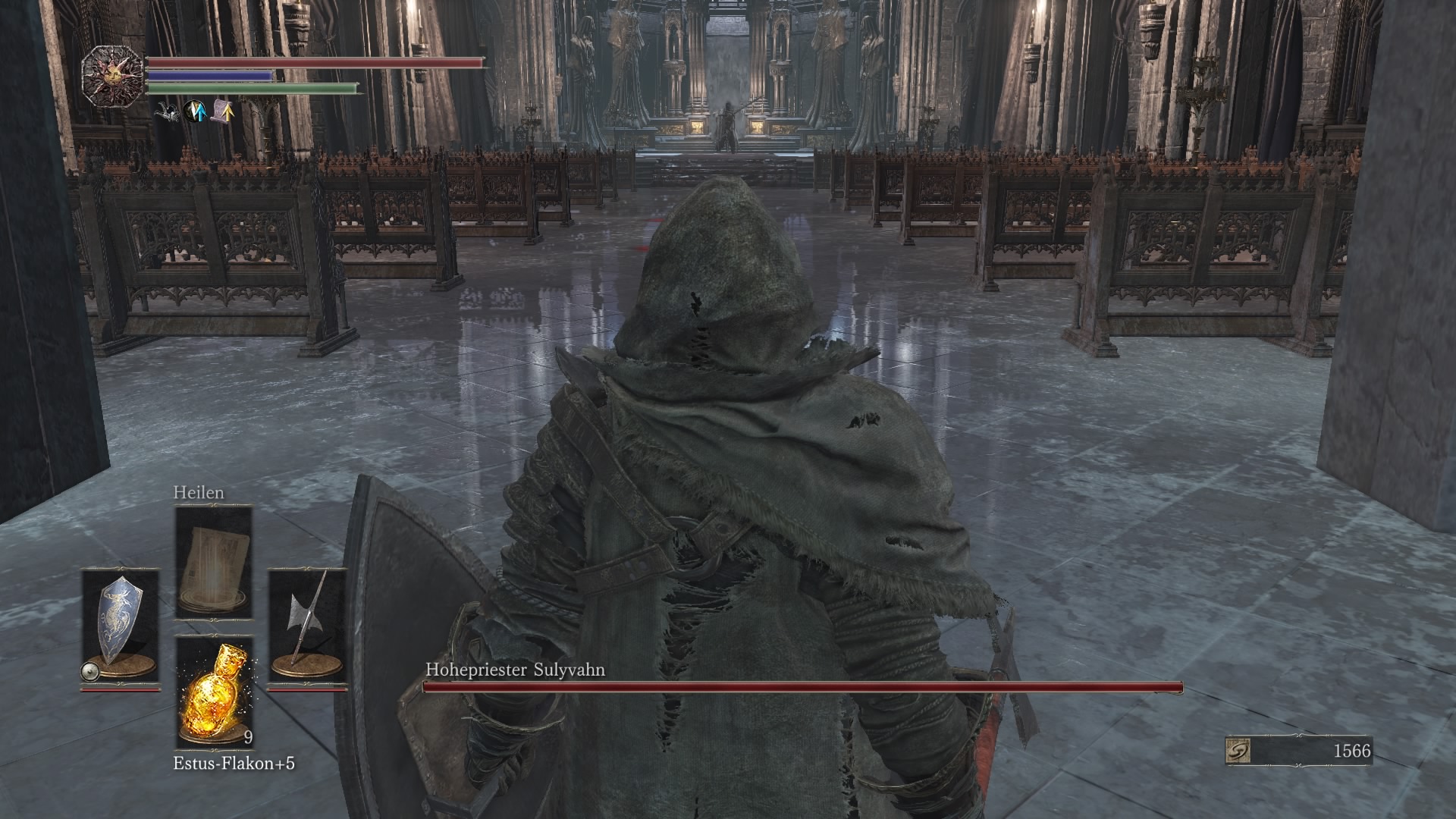The image size is (1456, 819).
Task: Click the blue attack-boost buff icon
Action: tap(195, 111)
